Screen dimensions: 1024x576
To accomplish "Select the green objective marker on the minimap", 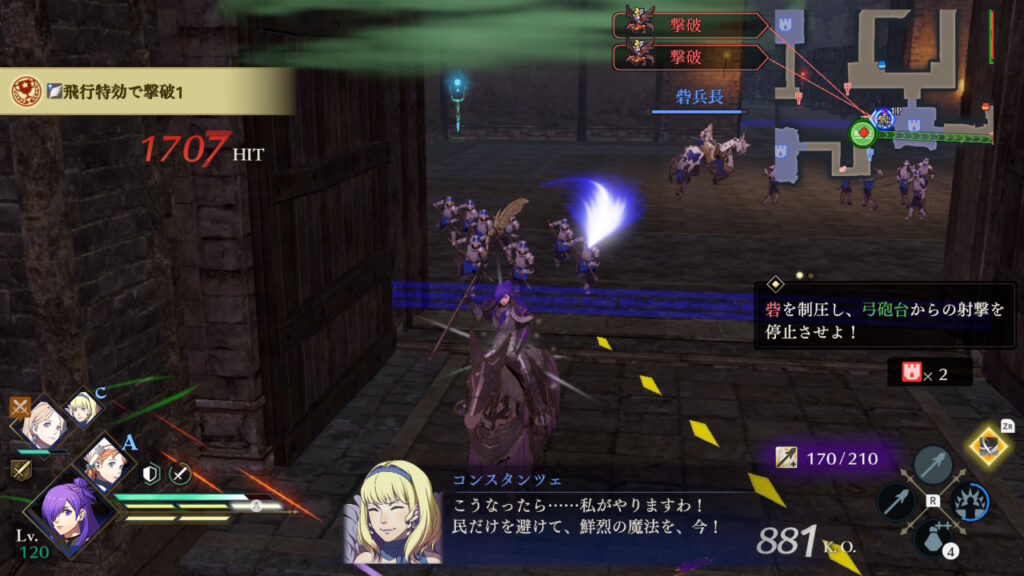I will [x=861, y=132].
